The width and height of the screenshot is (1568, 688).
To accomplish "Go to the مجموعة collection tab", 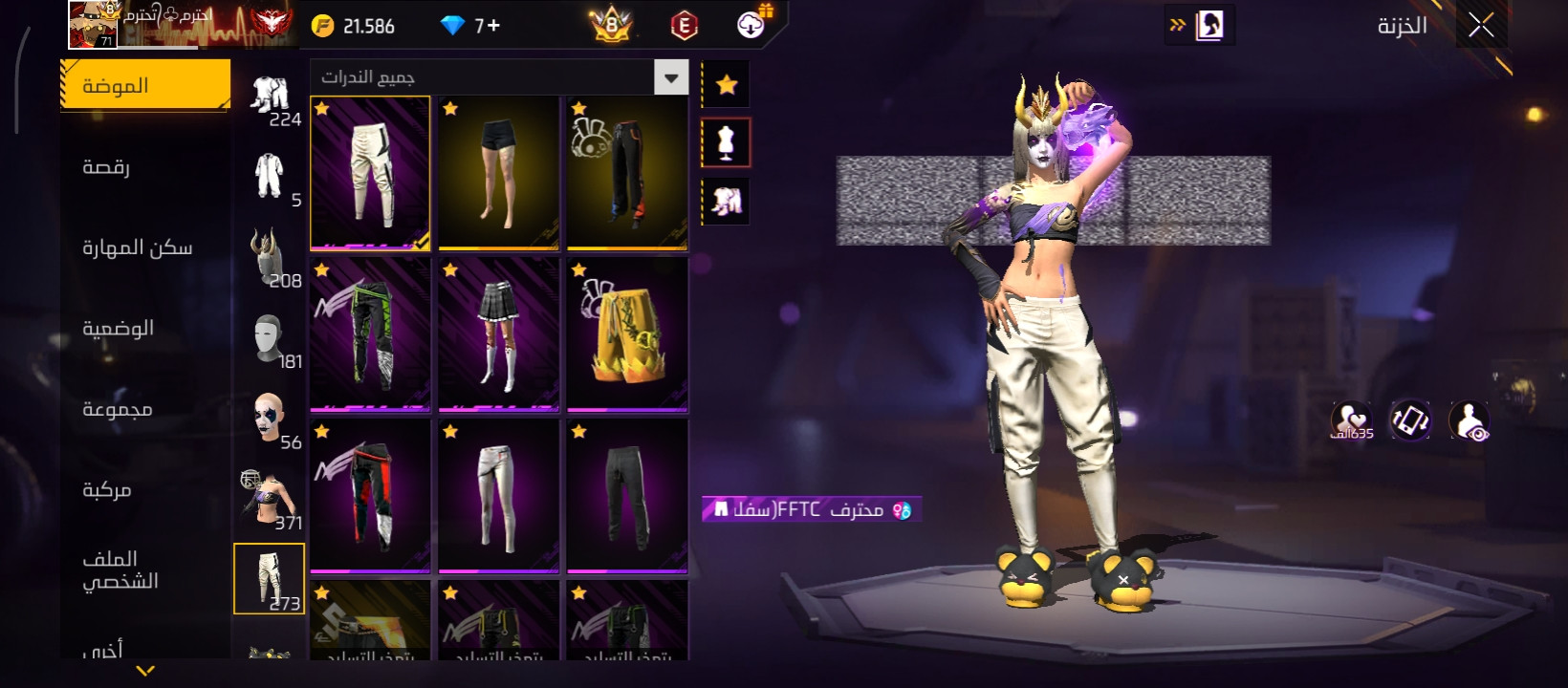I will tap(117, 409).
